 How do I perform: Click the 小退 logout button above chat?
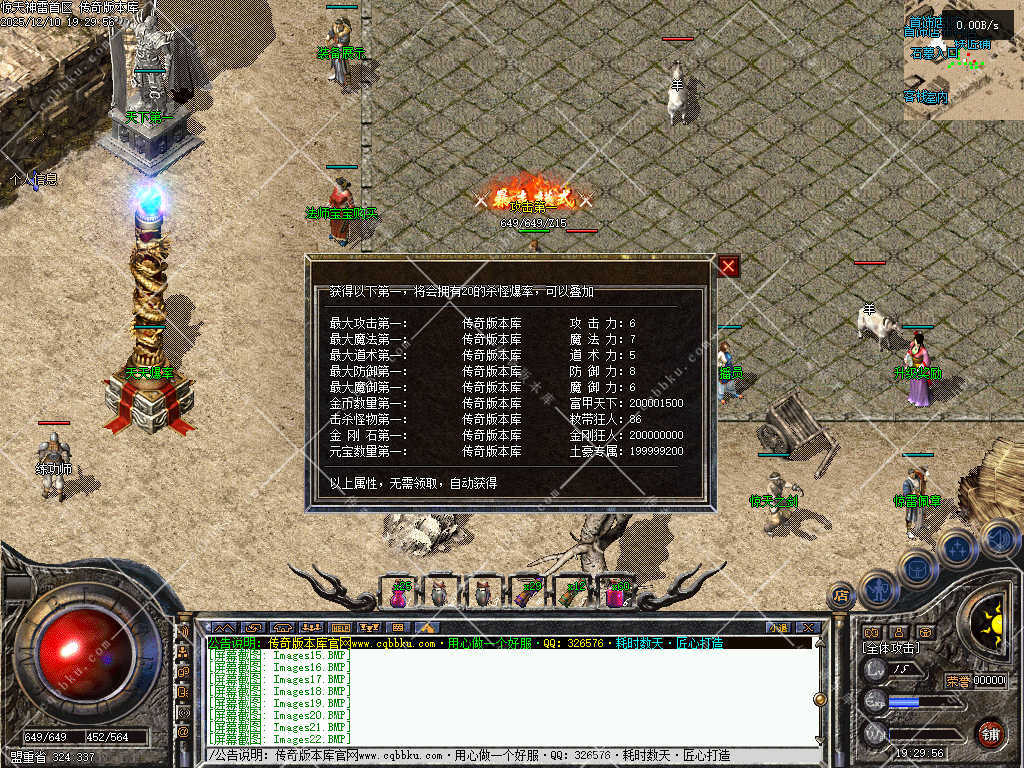778,628
